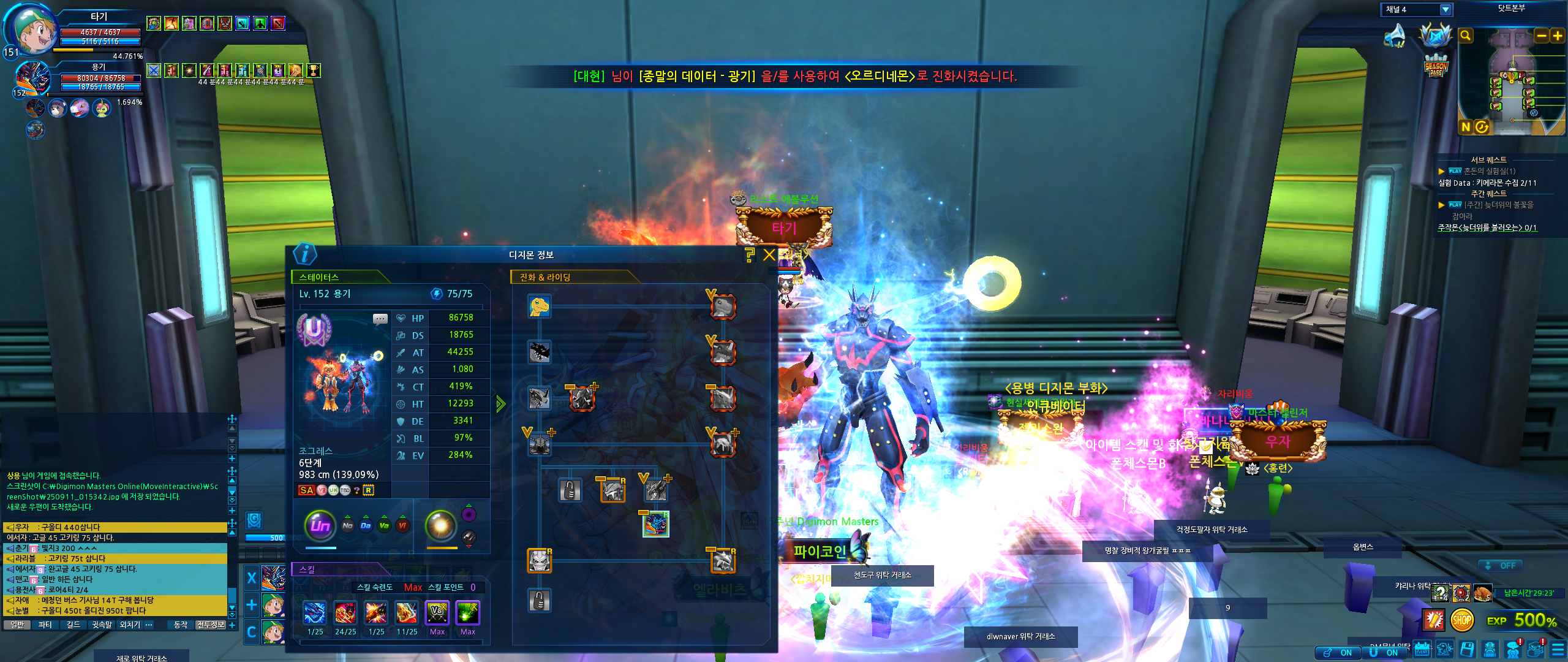Select the Agumon evolution stage icon
This screenshot has width=1568, height=662.
540,306
